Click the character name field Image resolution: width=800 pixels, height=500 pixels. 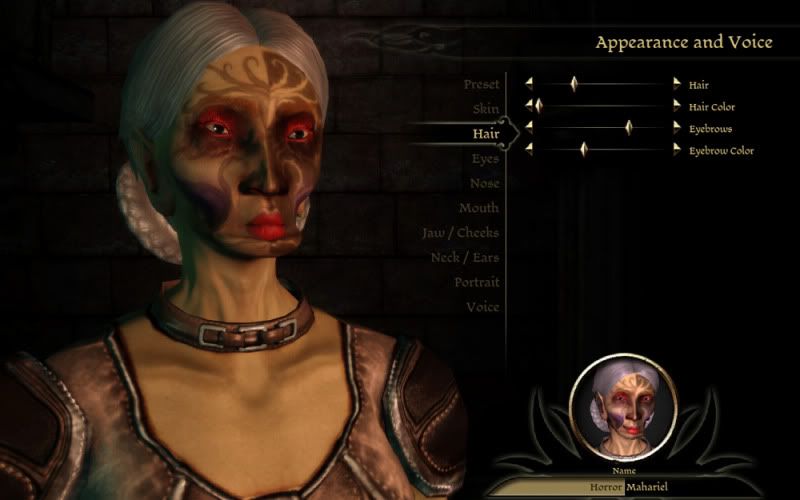pyautogui.click(x=622, y=488)
